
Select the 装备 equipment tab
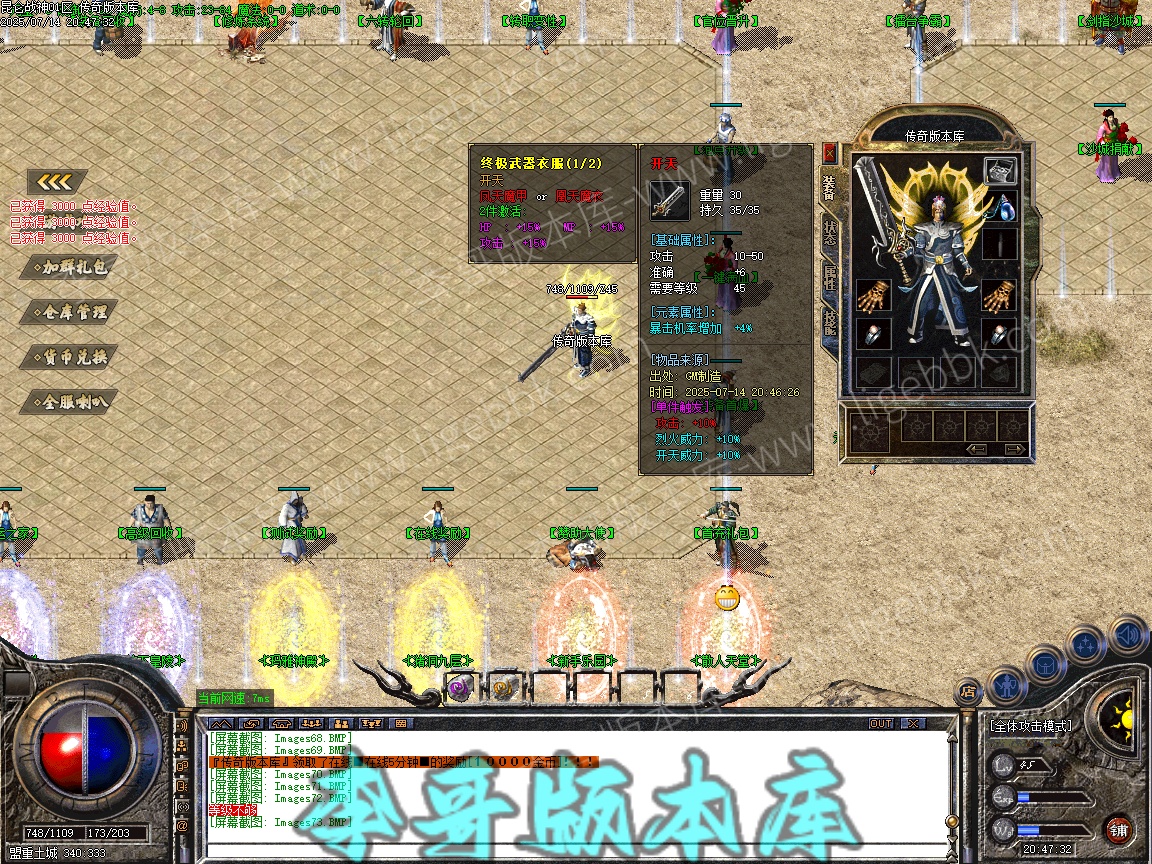pyautogui.click(x=829, y=187)
